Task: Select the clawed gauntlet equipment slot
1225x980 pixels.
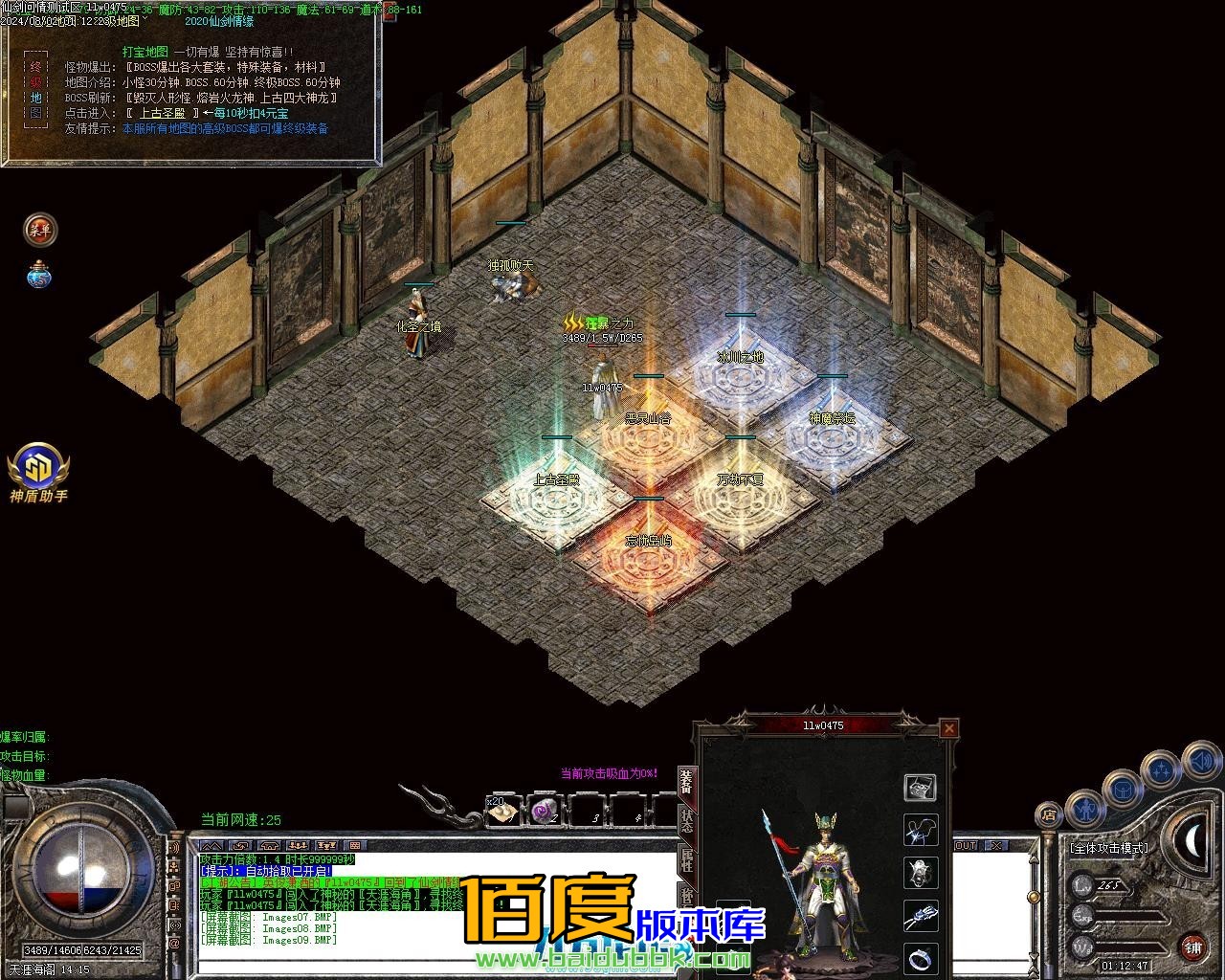Action: [x=920, y=915]
